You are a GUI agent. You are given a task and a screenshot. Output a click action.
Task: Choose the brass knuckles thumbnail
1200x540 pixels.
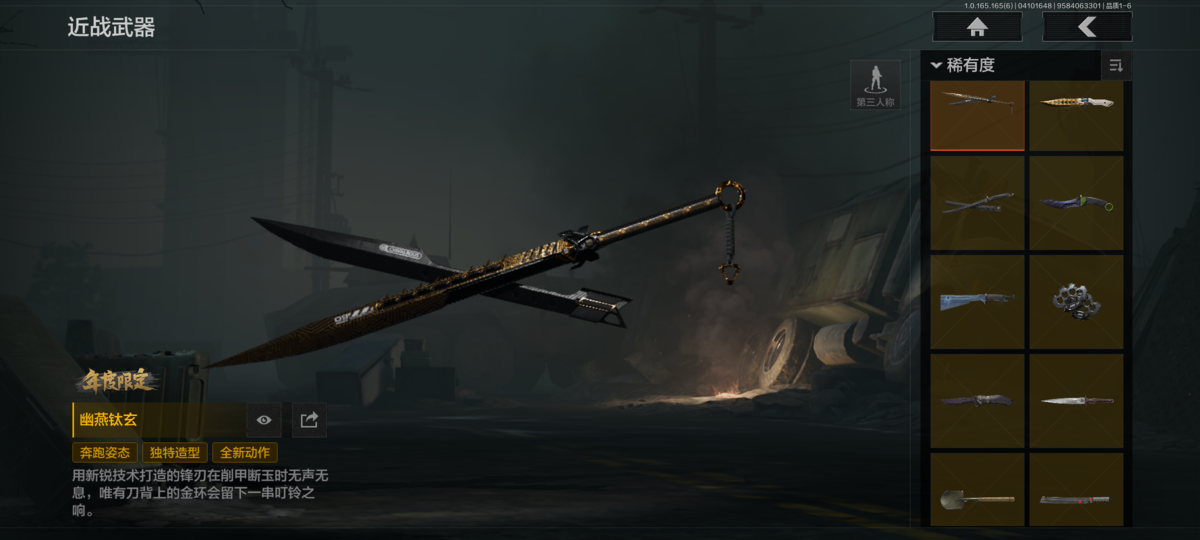[1076, 302]
